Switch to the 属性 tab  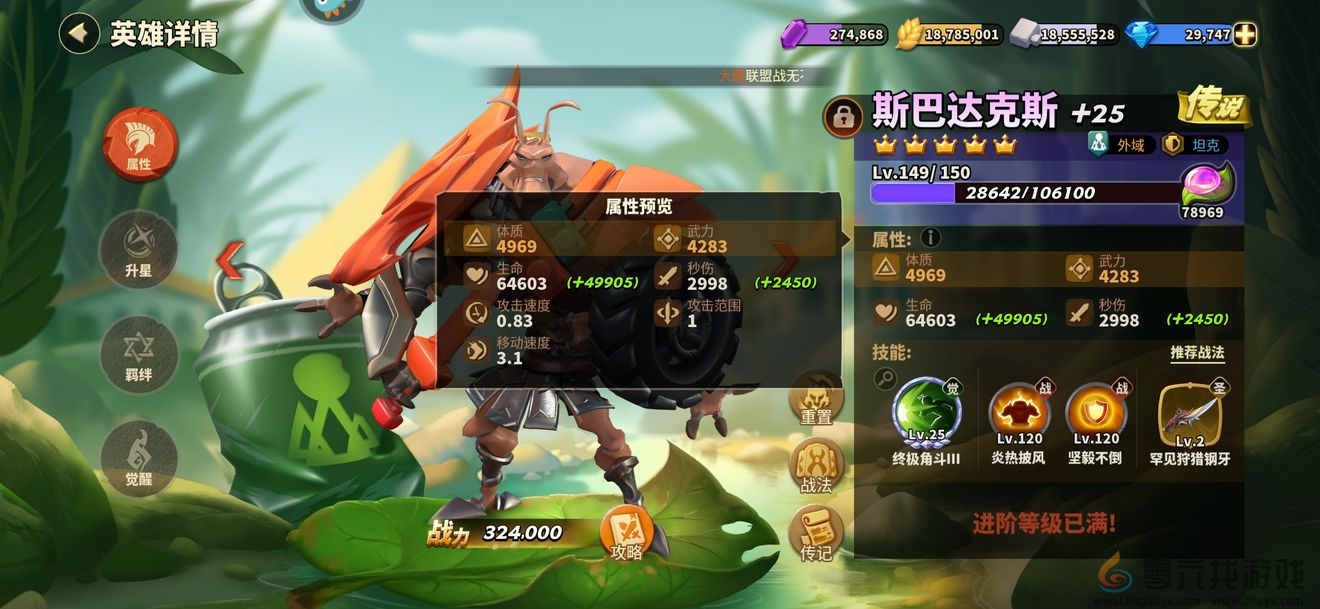(139, 144)
